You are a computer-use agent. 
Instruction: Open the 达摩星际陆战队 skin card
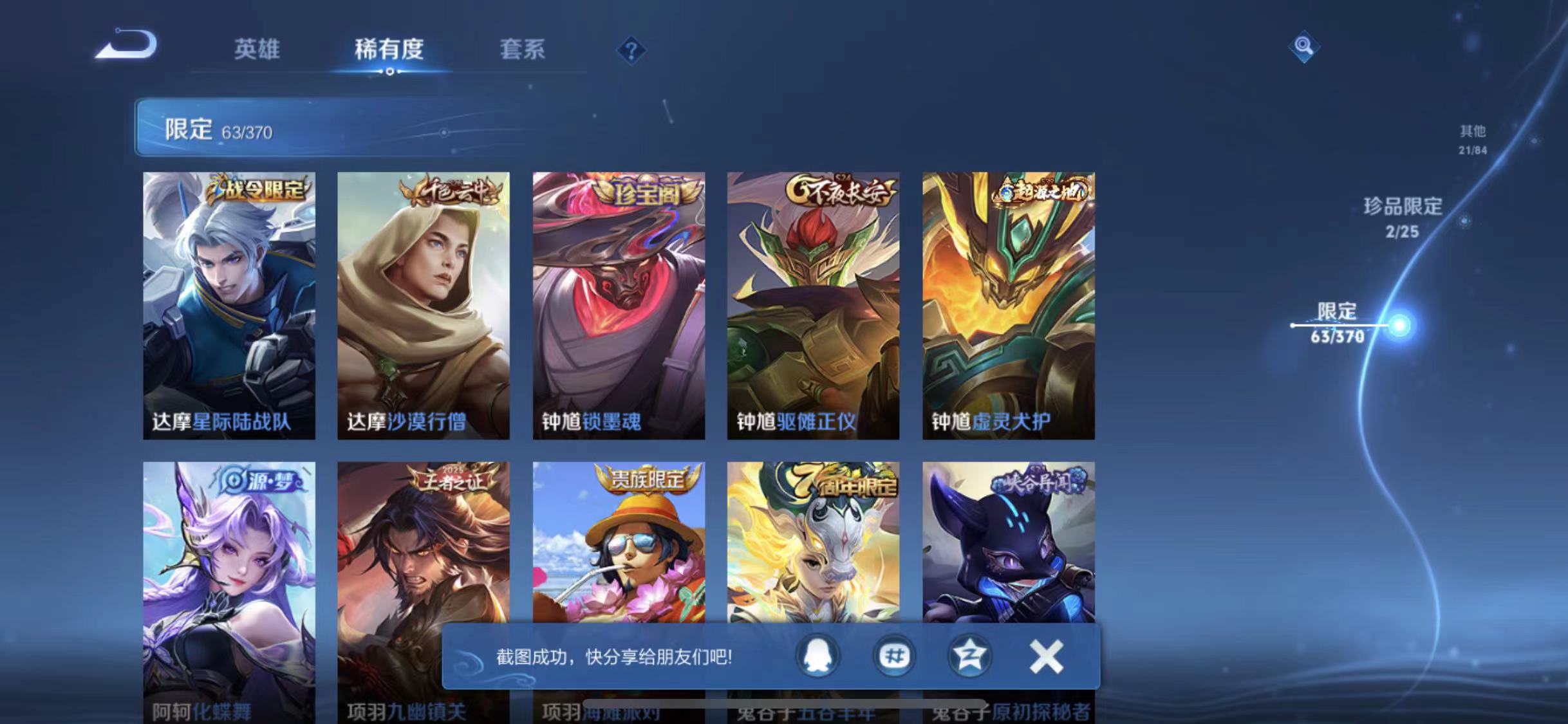pos(229,302)
